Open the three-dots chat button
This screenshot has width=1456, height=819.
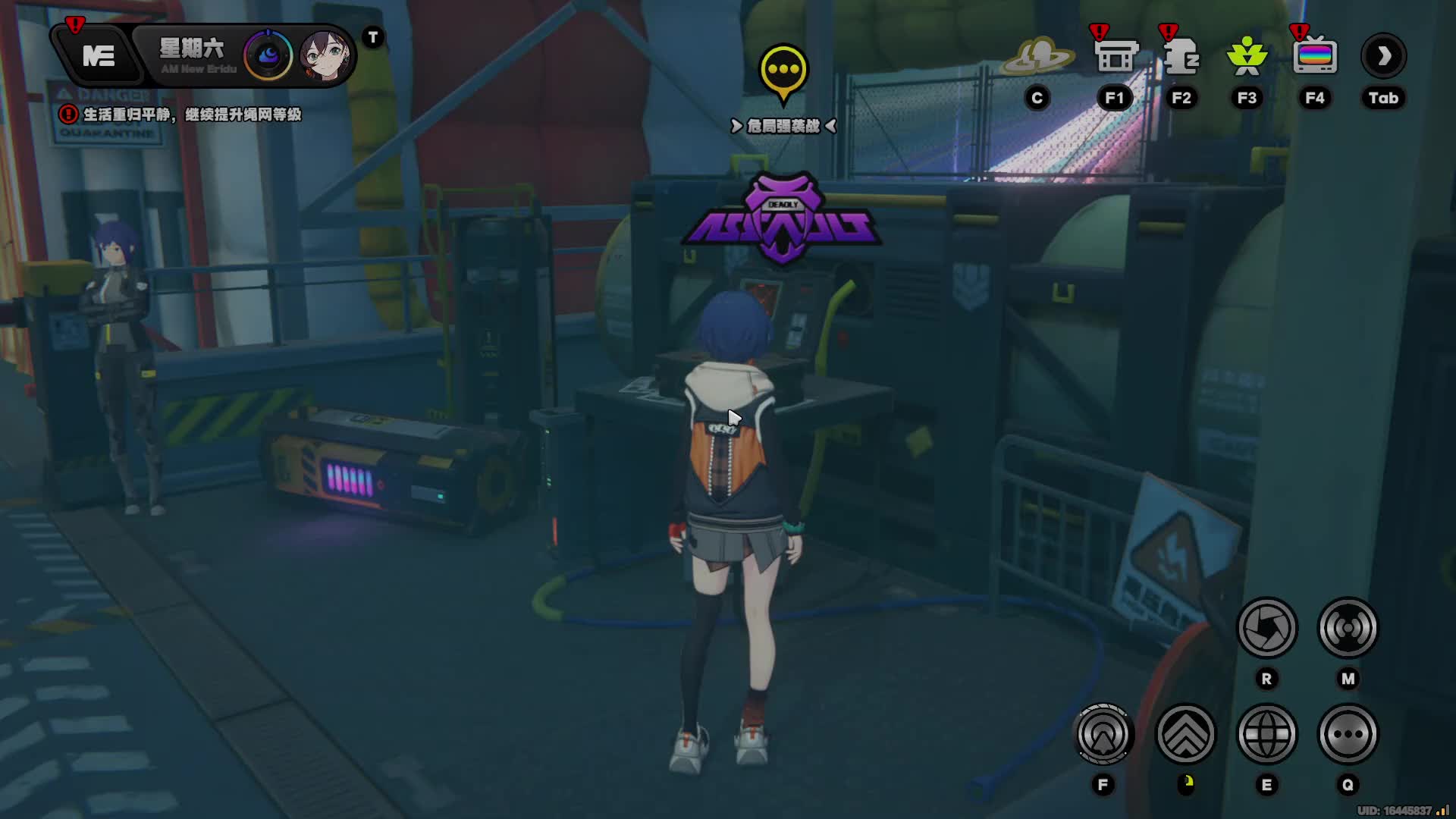[1348, 734]
